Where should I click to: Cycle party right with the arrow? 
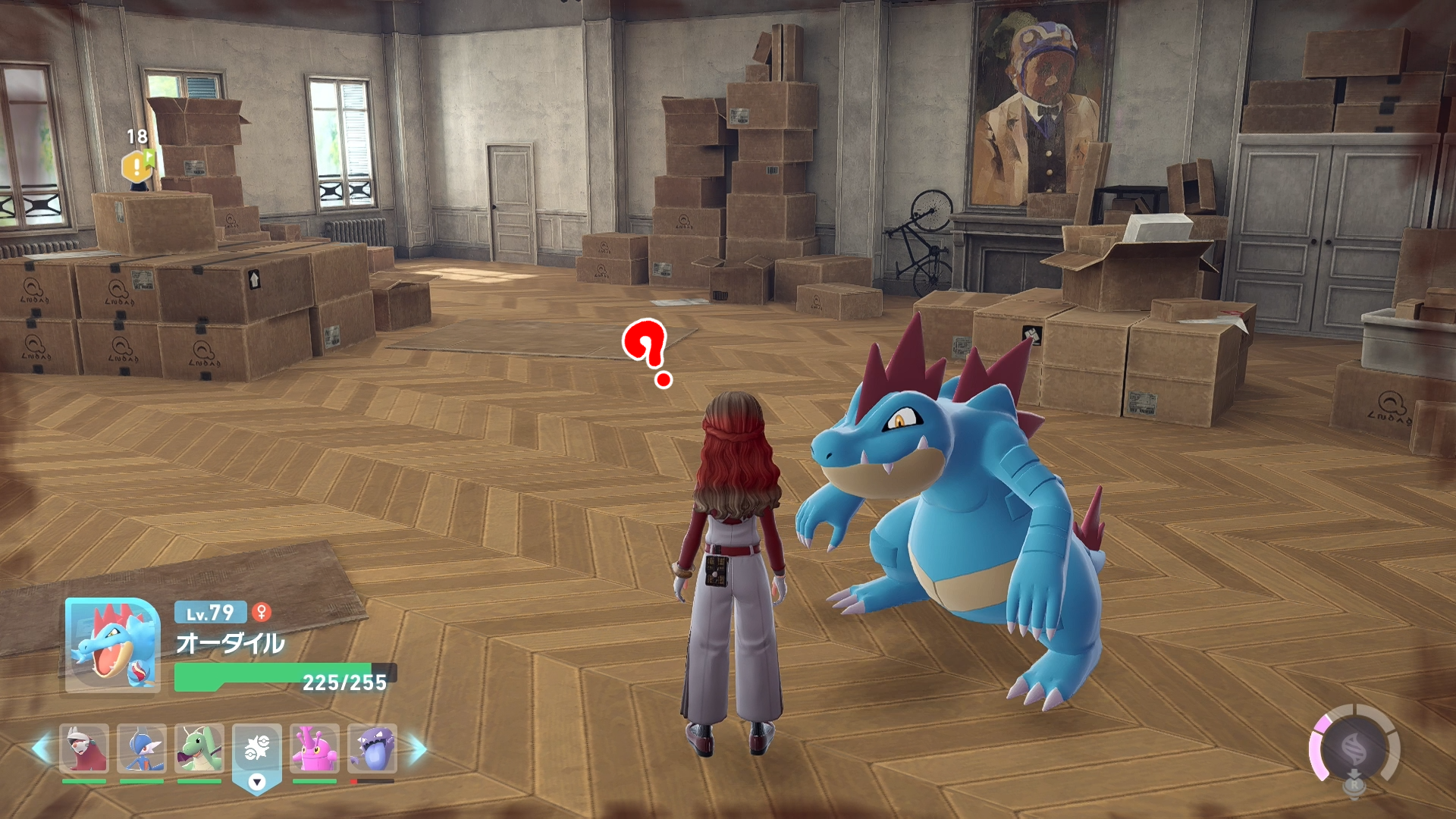click(x=418, y=749)
